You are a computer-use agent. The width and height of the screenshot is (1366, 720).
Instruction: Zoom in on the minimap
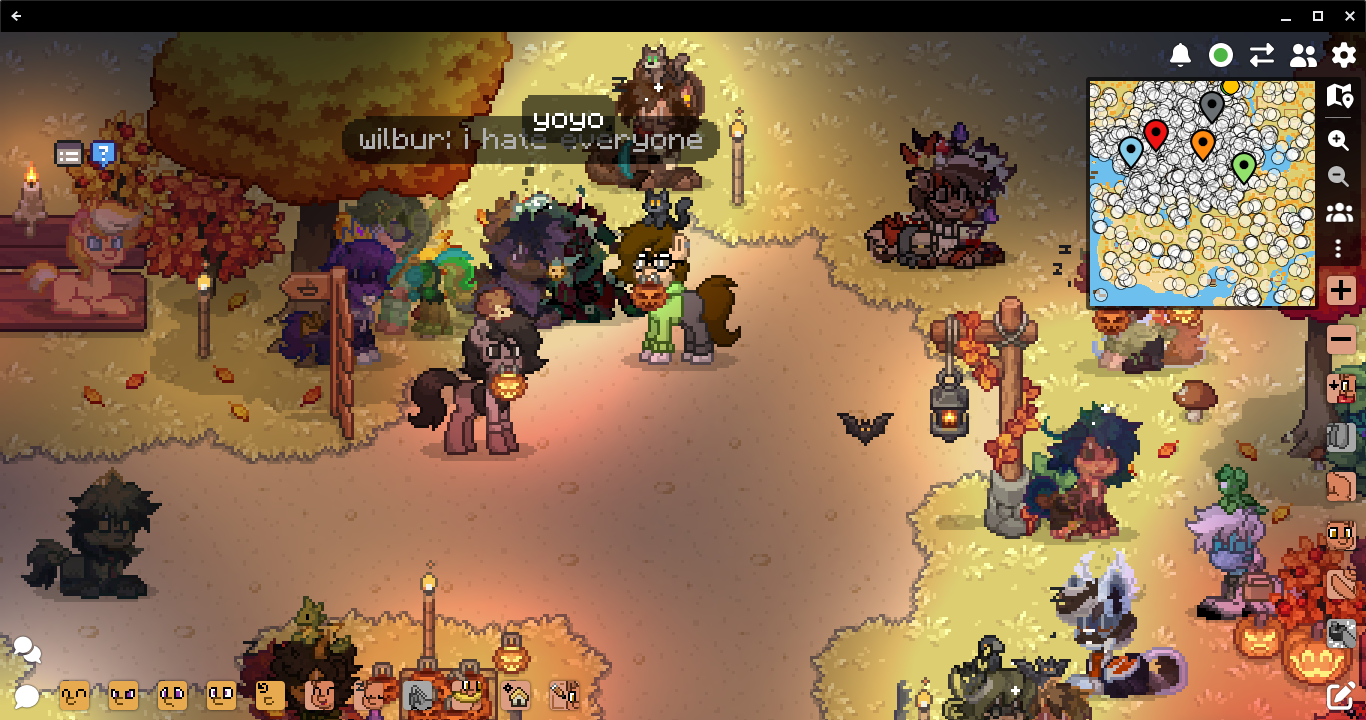pos(1339,140)
